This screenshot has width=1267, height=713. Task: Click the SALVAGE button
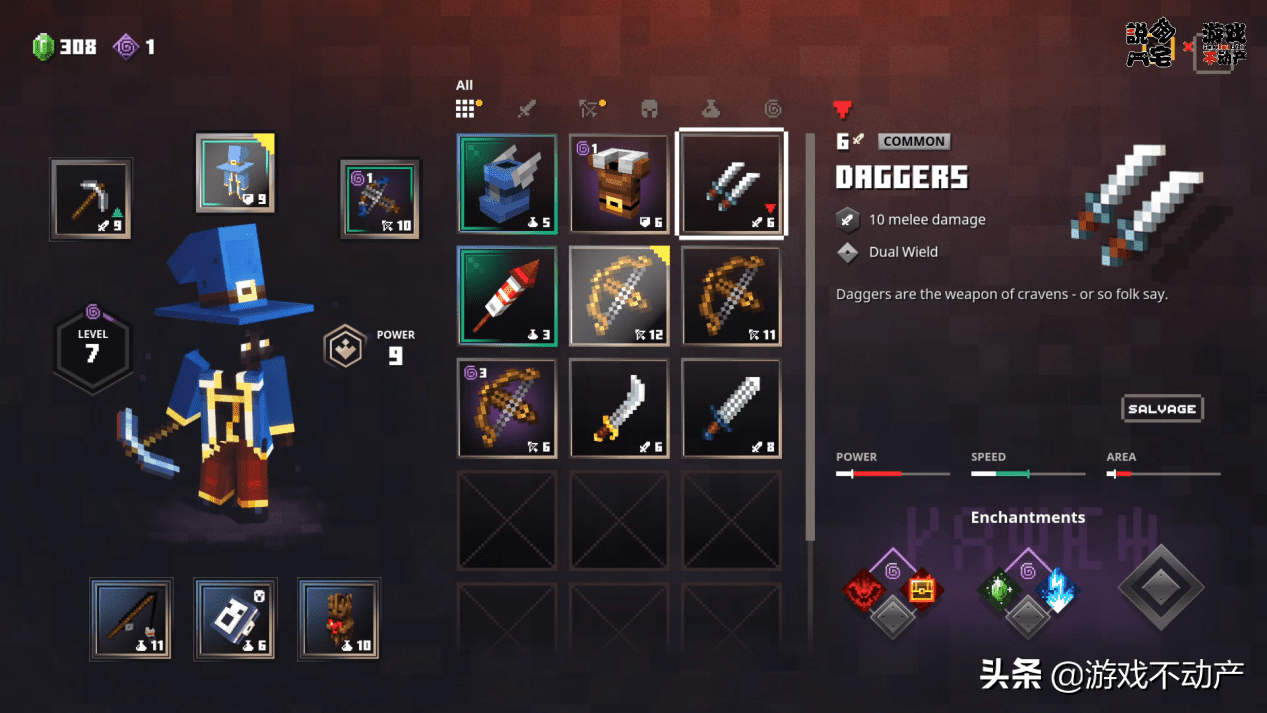coord(1161,409)
